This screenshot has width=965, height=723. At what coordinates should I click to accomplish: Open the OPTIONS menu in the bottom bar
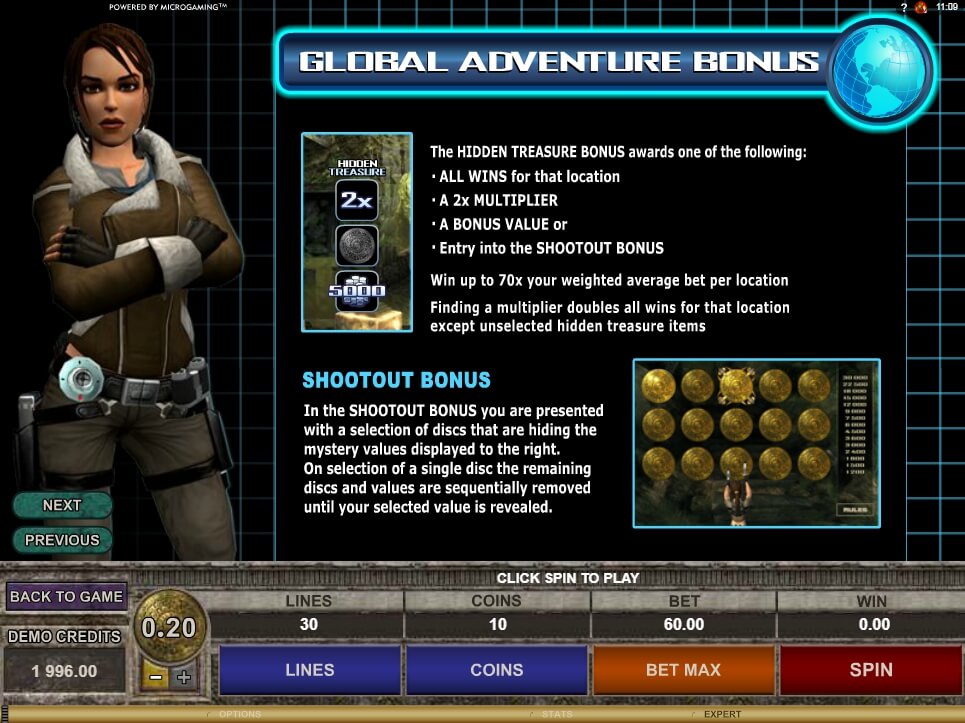click(240, 714)
